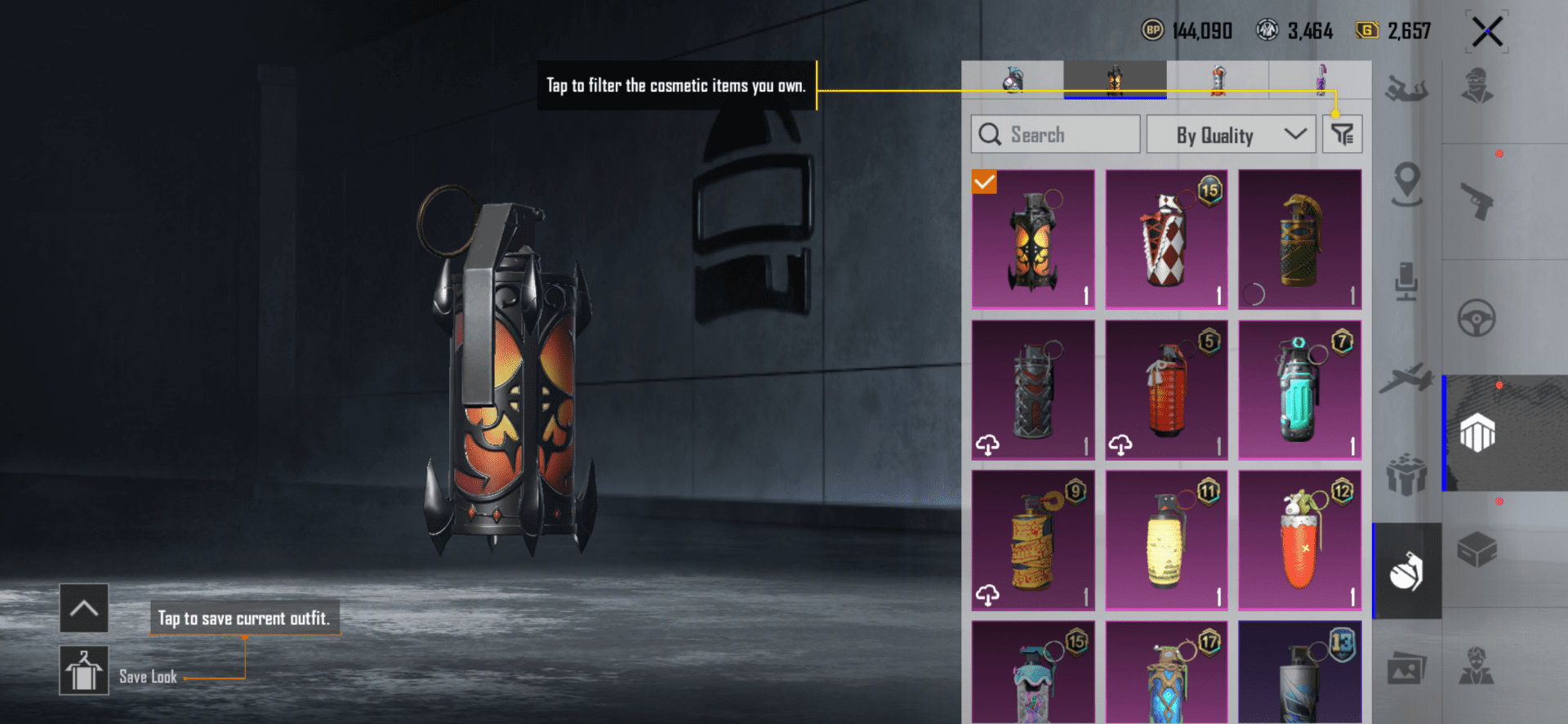Open the By Quality sort dropdown
1568x724 pixels.
(x=1230, y=135)
